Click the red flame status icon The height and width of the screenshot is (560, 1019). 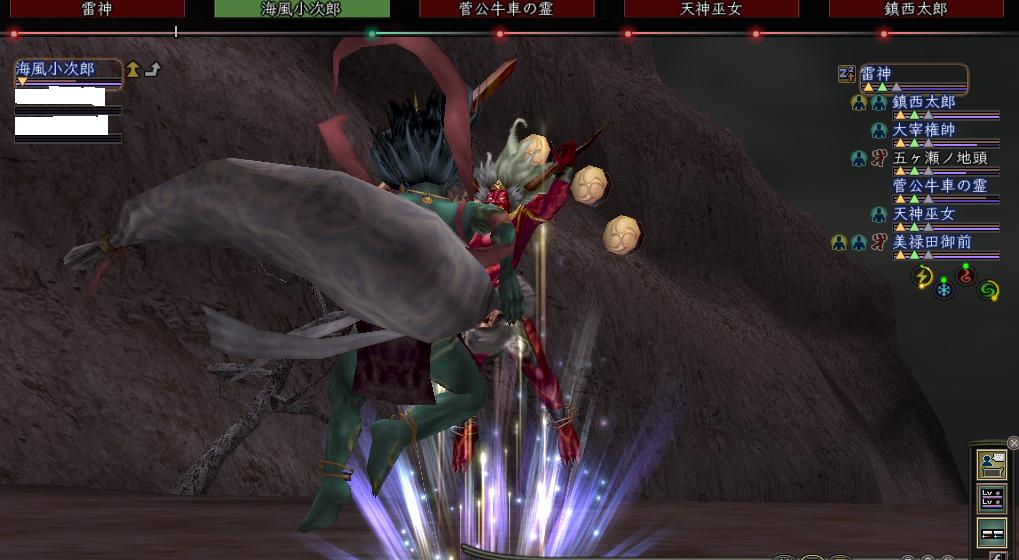coord(965,276)
